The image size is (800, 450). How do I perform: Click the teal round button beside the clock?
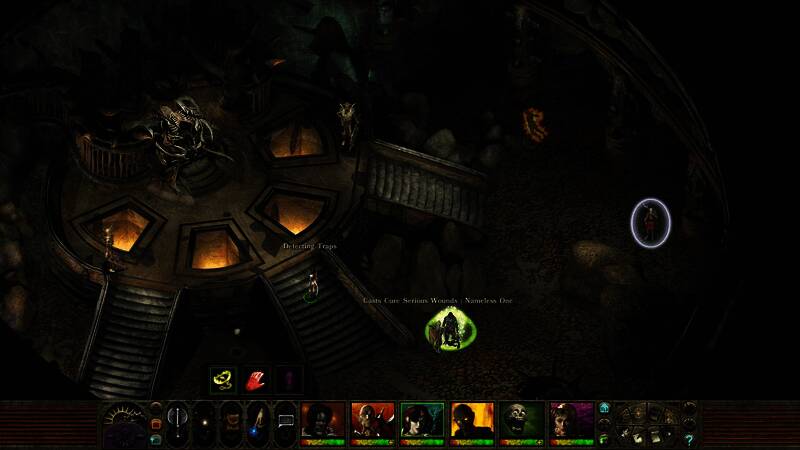pyautogui.click(x=156, y=438)
